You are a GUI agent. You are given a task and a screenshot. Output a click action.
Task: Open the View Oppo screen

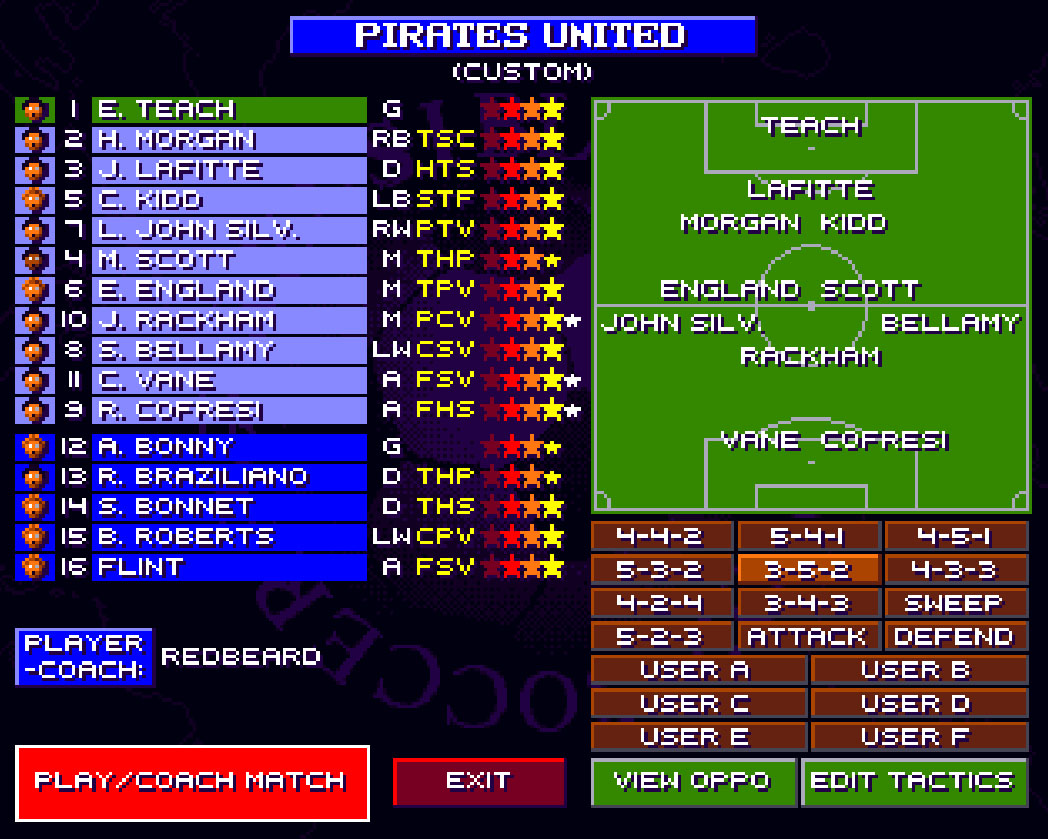point(693,781)
